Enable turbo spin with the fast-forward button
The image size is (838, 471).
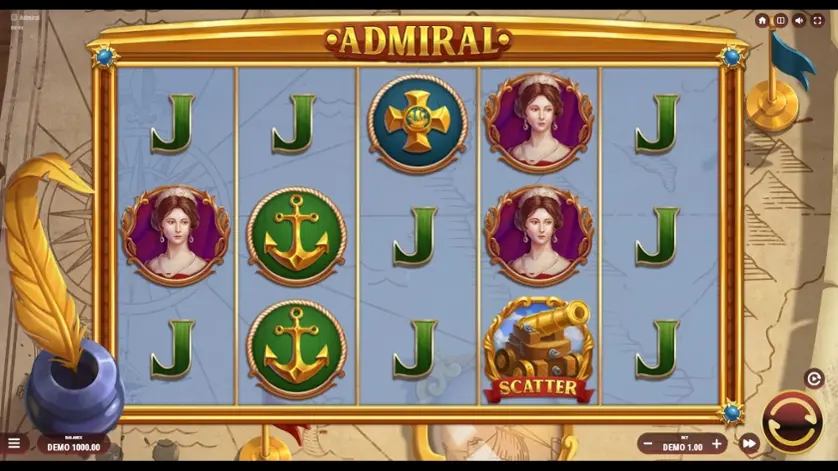(749, 443)
